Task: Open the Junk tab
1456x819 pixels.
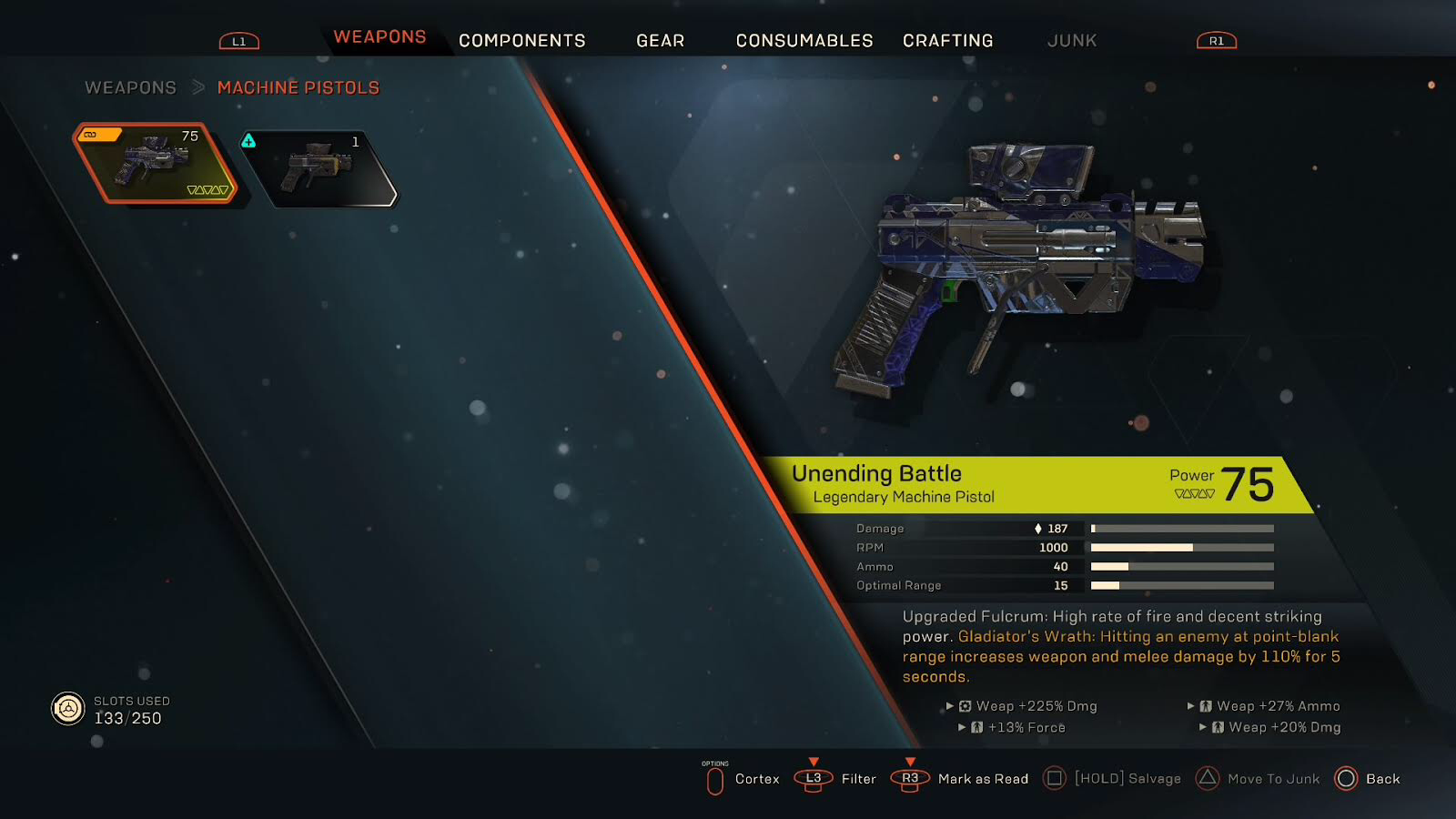Action: [1071, 41]
